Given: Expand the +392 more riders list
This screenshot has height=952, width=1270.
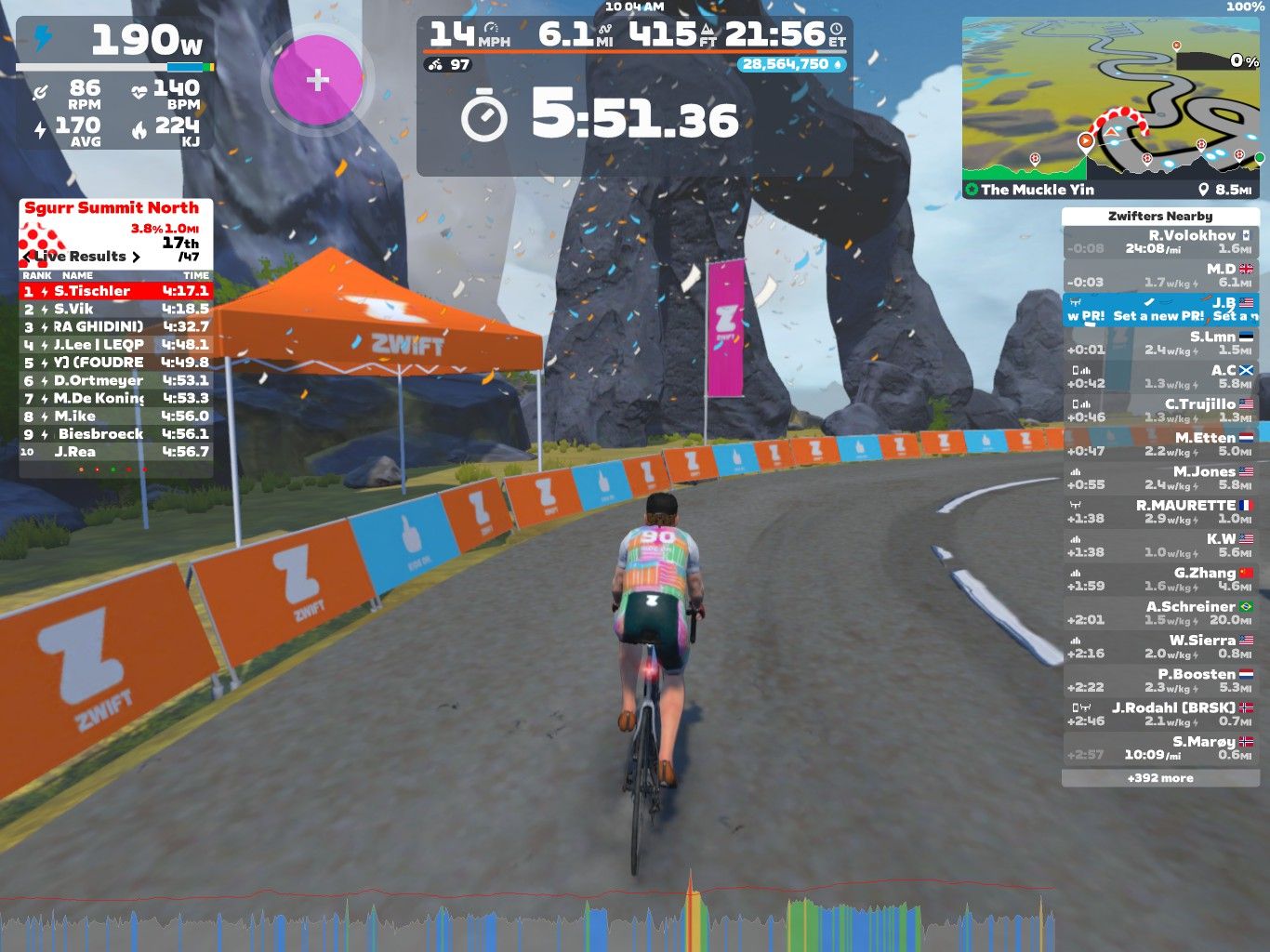Looking at the screenshot, I should [x=1160, y=778].
